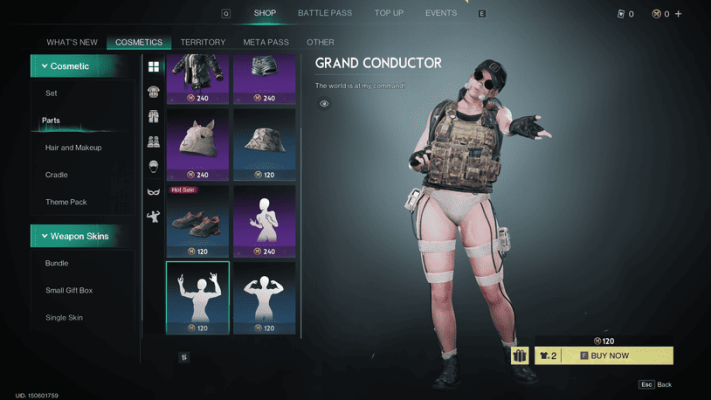
Task: Switch to the Territory tab
Action: (203, 42)
